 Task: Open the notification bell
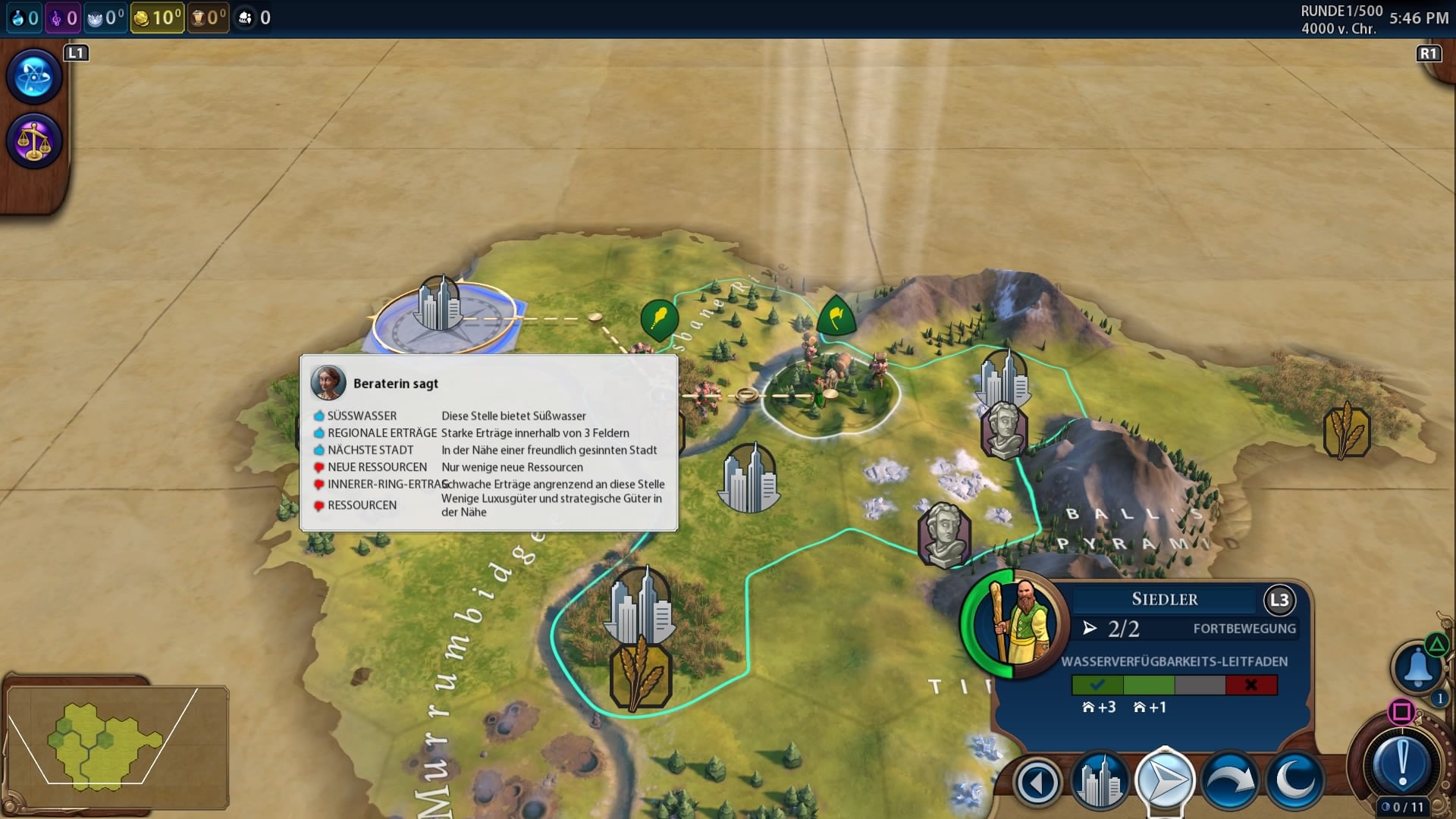click(x=1417, y=667)
